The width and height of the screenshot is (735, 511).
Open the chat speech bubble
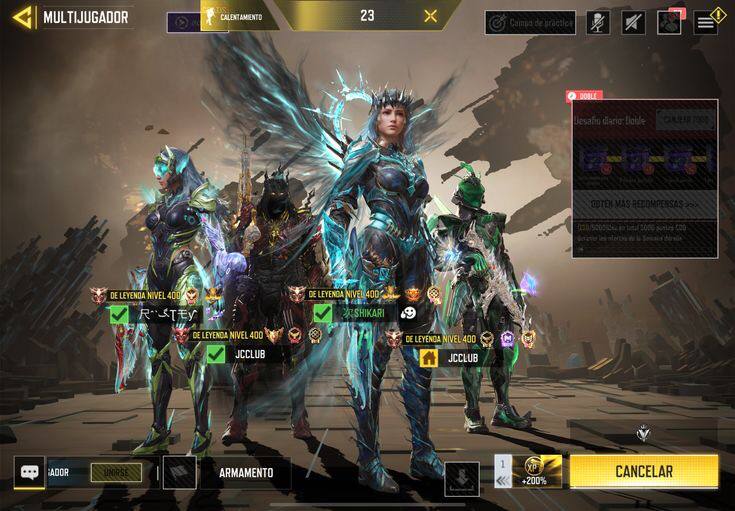coord(28,473)
